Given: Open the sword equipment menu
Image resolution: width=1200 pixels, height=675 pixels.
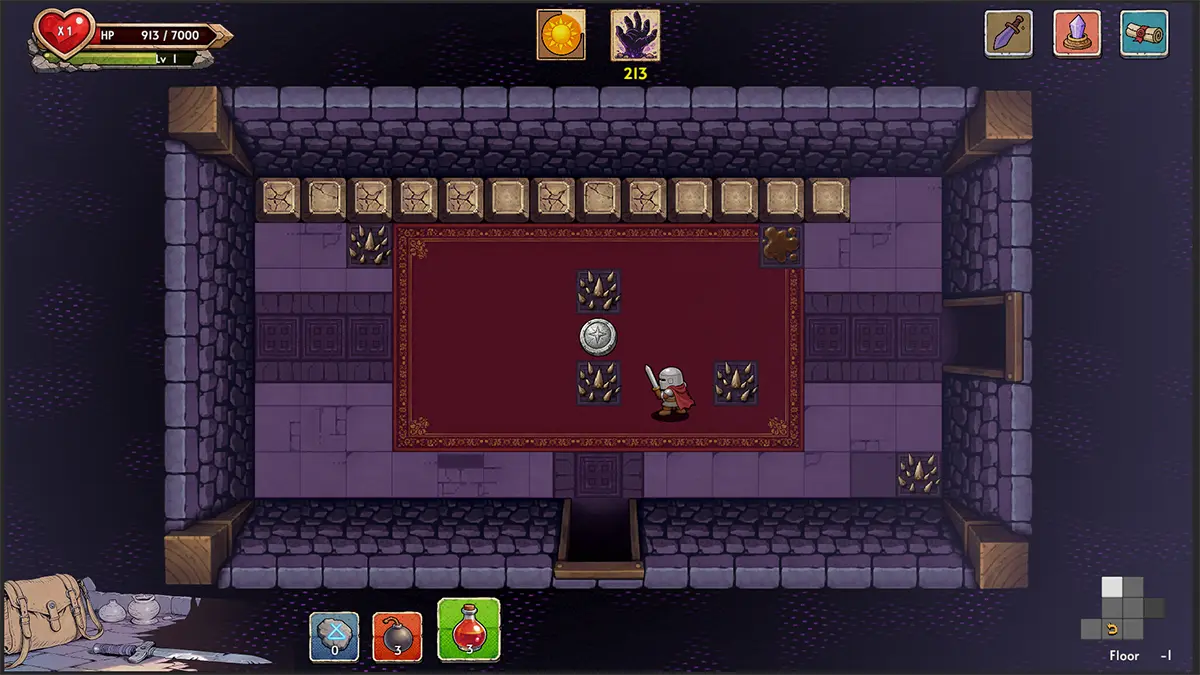Looking at the screenshot, I should point(1008,34).
